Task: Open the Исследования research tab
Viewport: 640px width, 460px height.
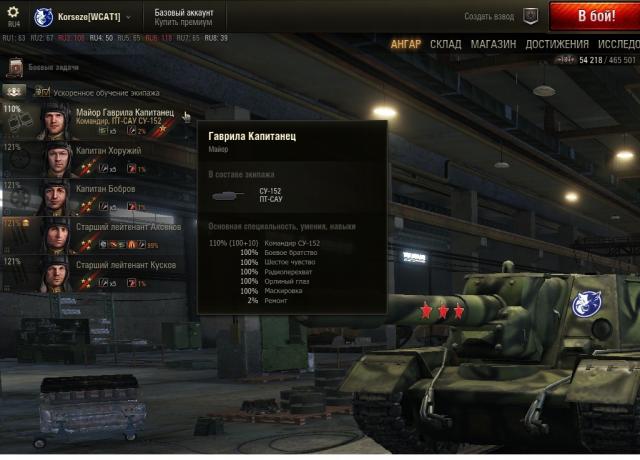Action: point(619,45)
